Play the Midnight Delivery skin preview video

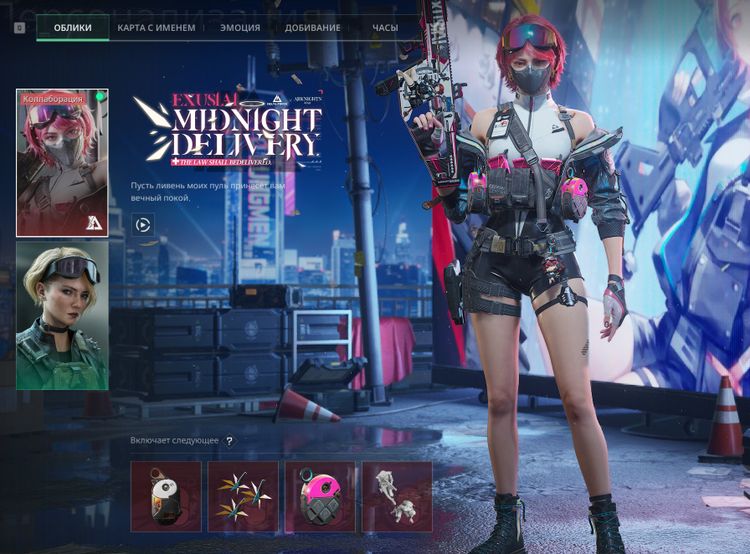click(x=143, y=225)
